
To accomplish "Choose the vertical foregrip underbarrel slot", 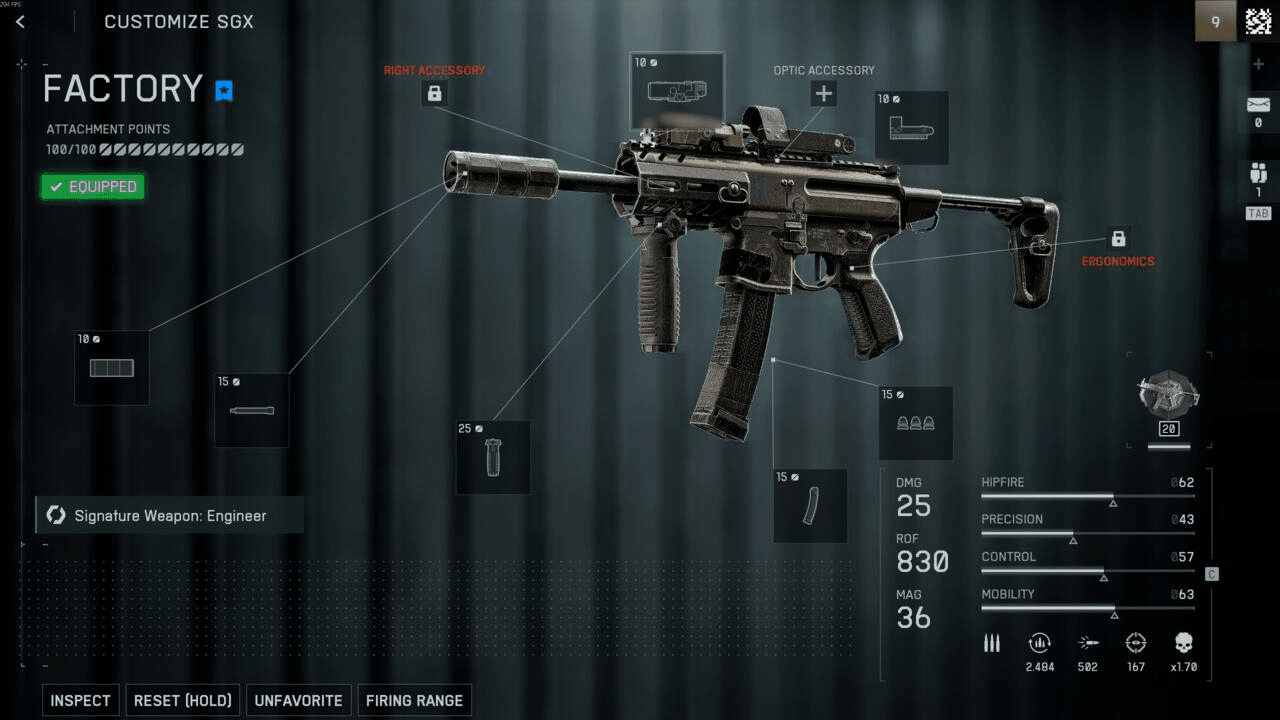I will 493,457.
